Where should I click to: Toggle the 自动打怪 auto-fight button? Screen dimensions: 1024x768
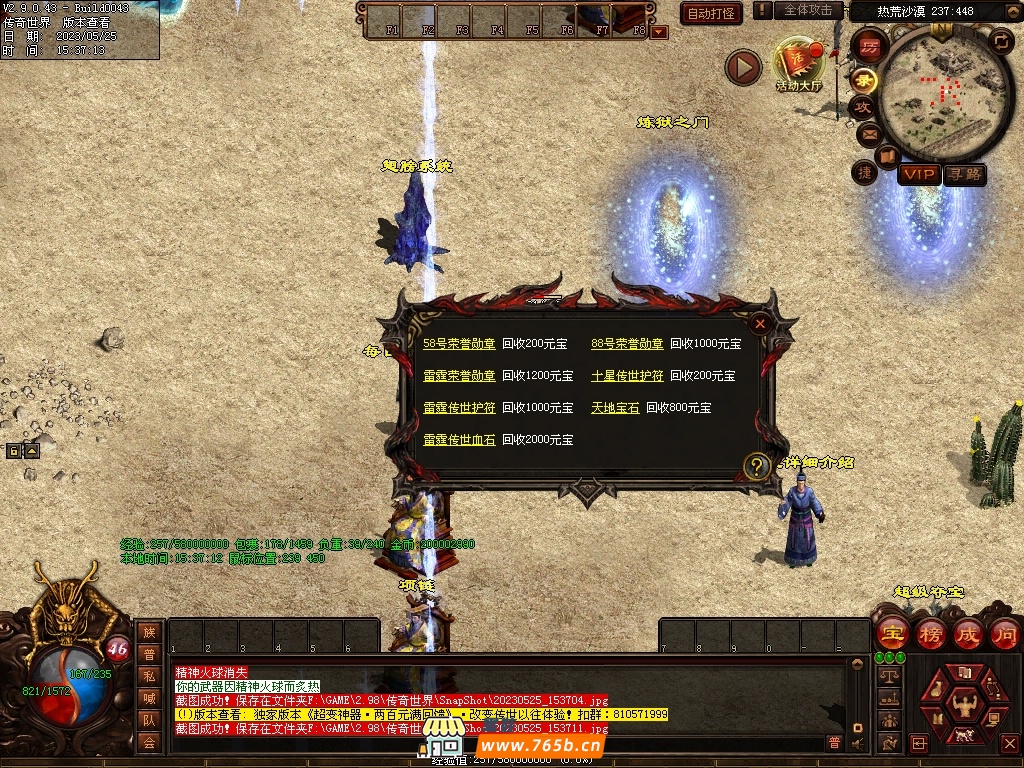pyautogui.click(x=711, y=13)
